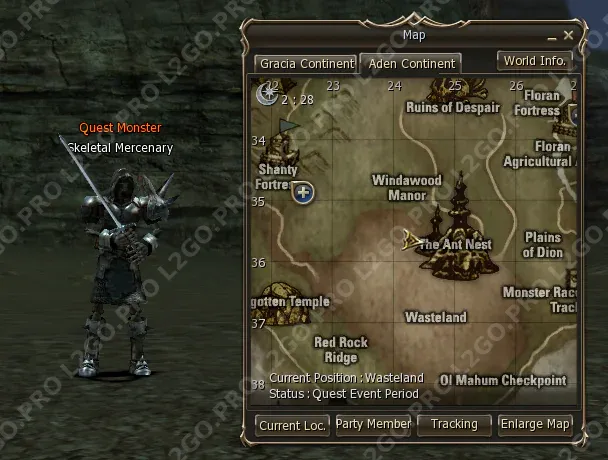608x460 pixels.
Task: Open World Info.
Action: point(535,61)
